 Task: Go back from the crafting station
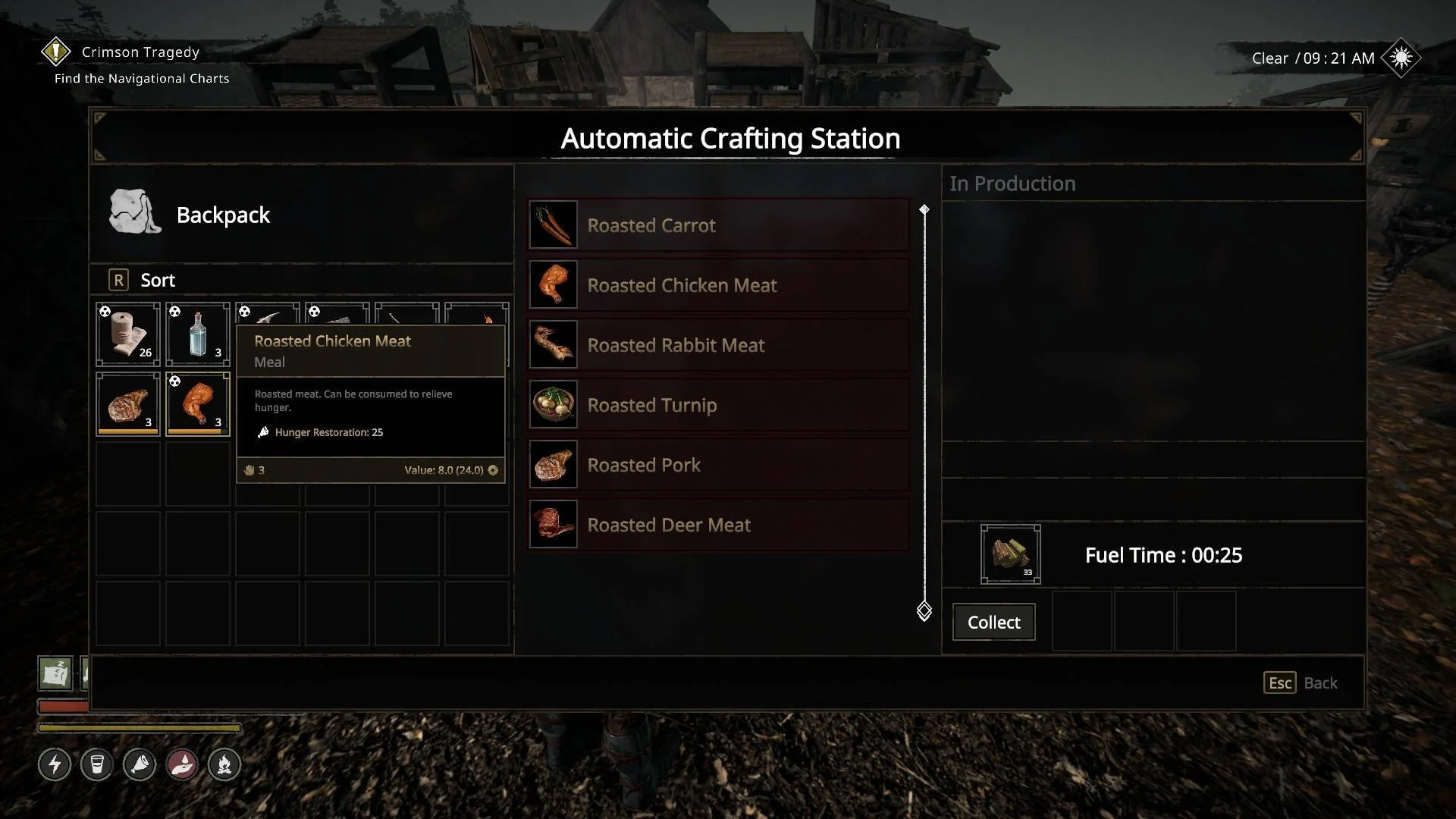(x=1301, y=683)
